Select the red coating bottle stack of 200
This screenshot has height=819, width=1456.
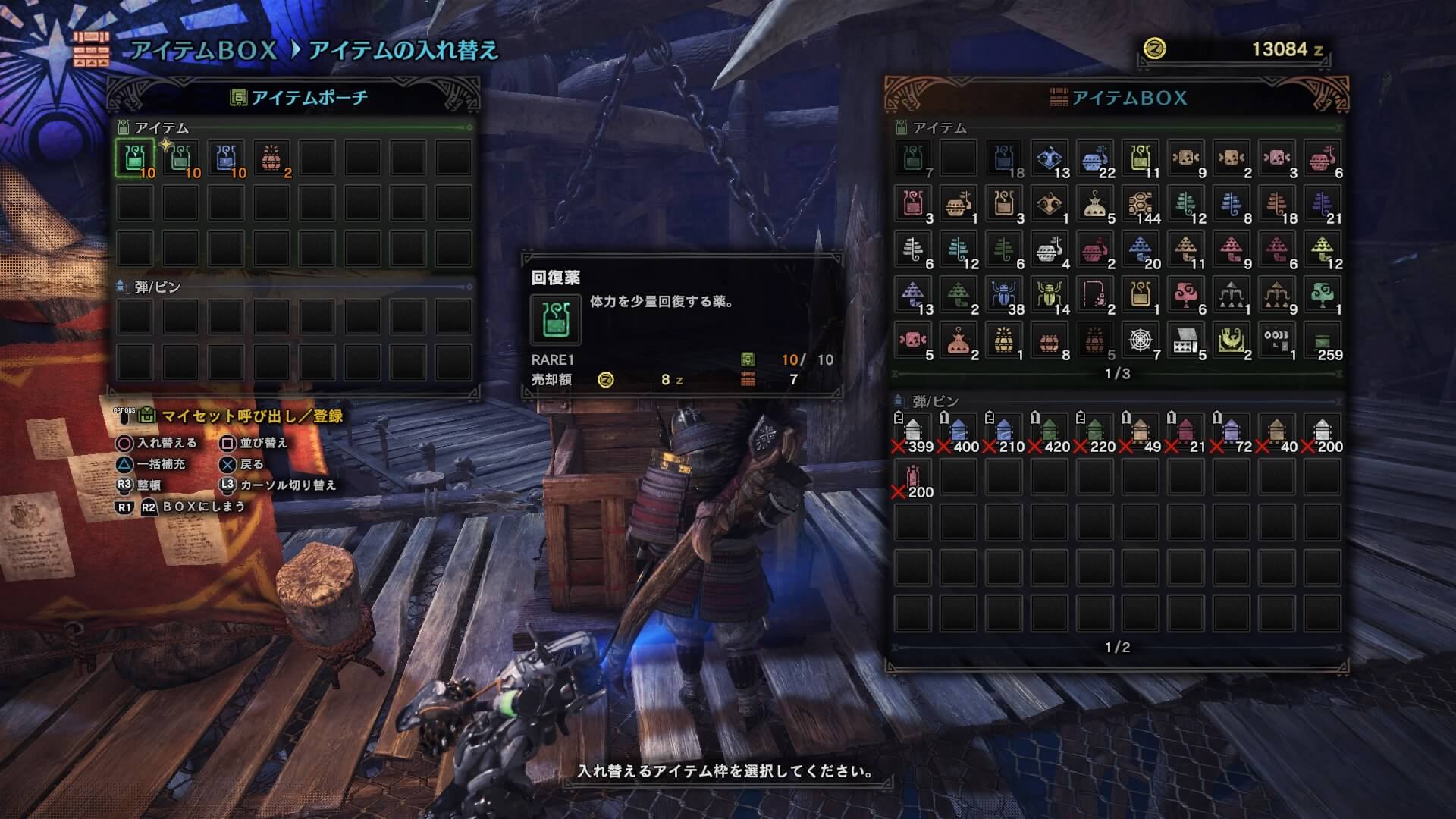coord(913,478)
